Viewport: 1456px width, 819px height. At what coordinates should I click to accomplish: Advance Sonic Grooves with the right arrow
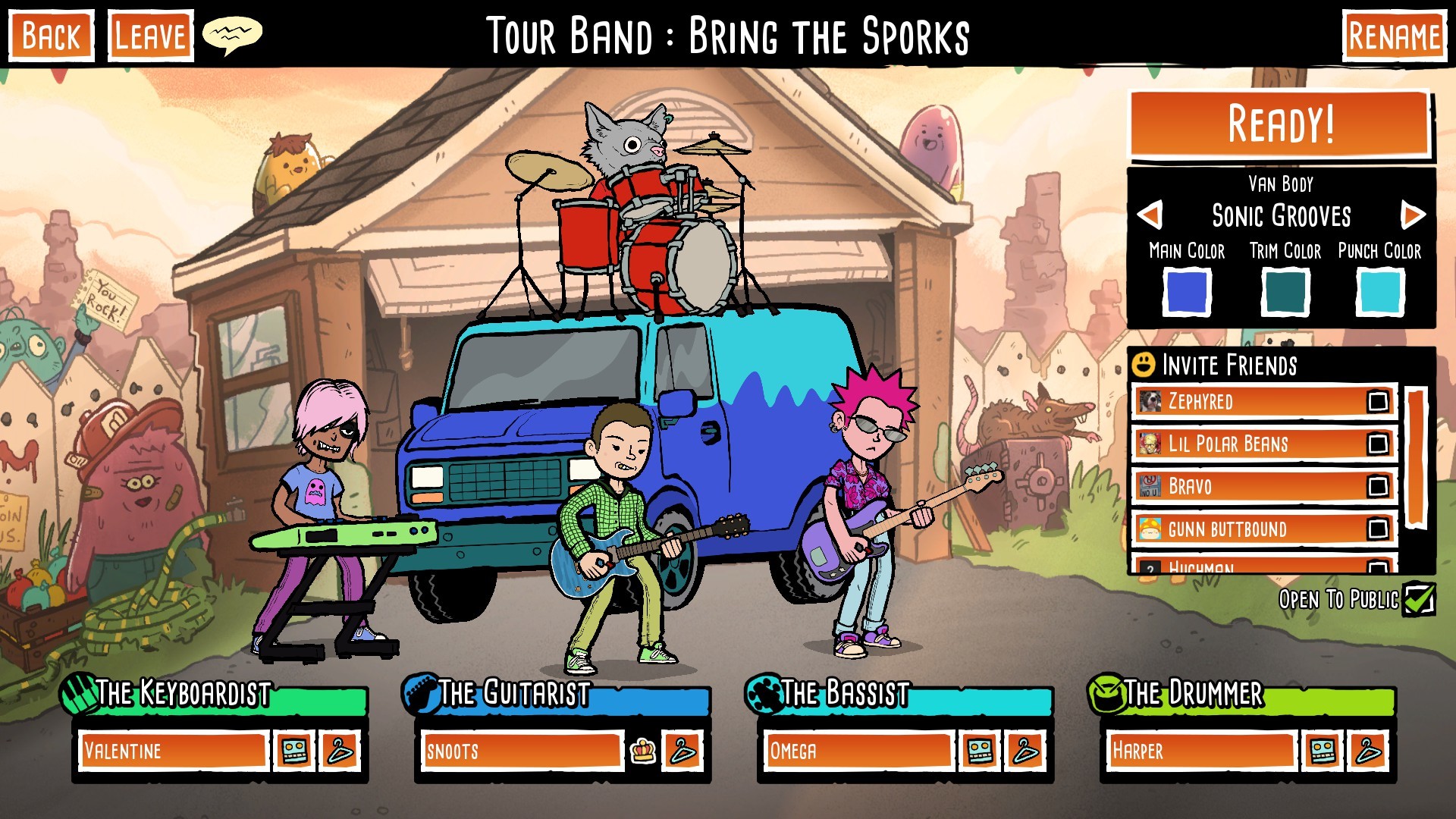tap(1411, 216)
